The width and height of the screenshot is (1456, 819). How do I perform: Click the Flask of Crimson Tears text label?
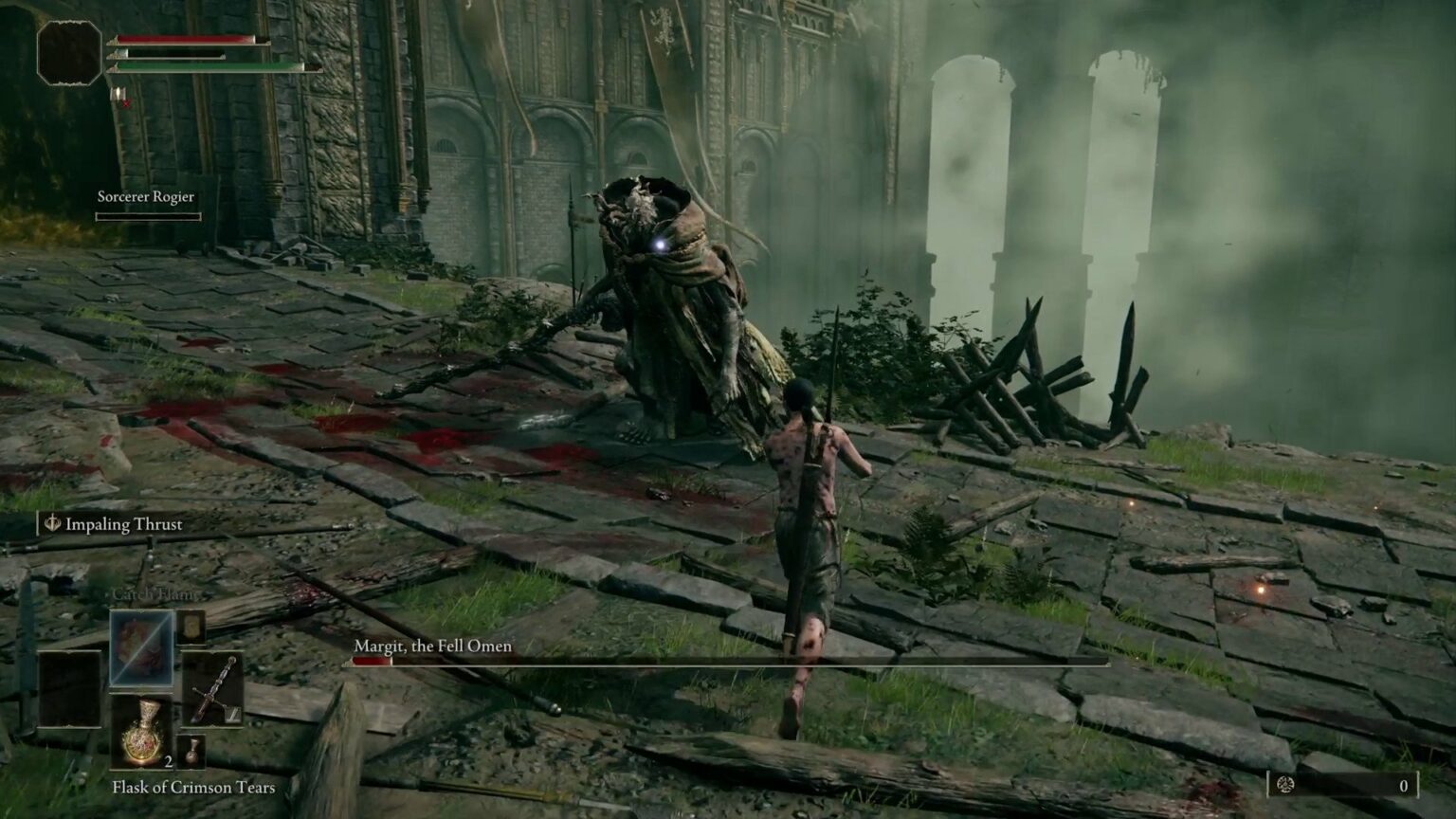coord(192,788)
